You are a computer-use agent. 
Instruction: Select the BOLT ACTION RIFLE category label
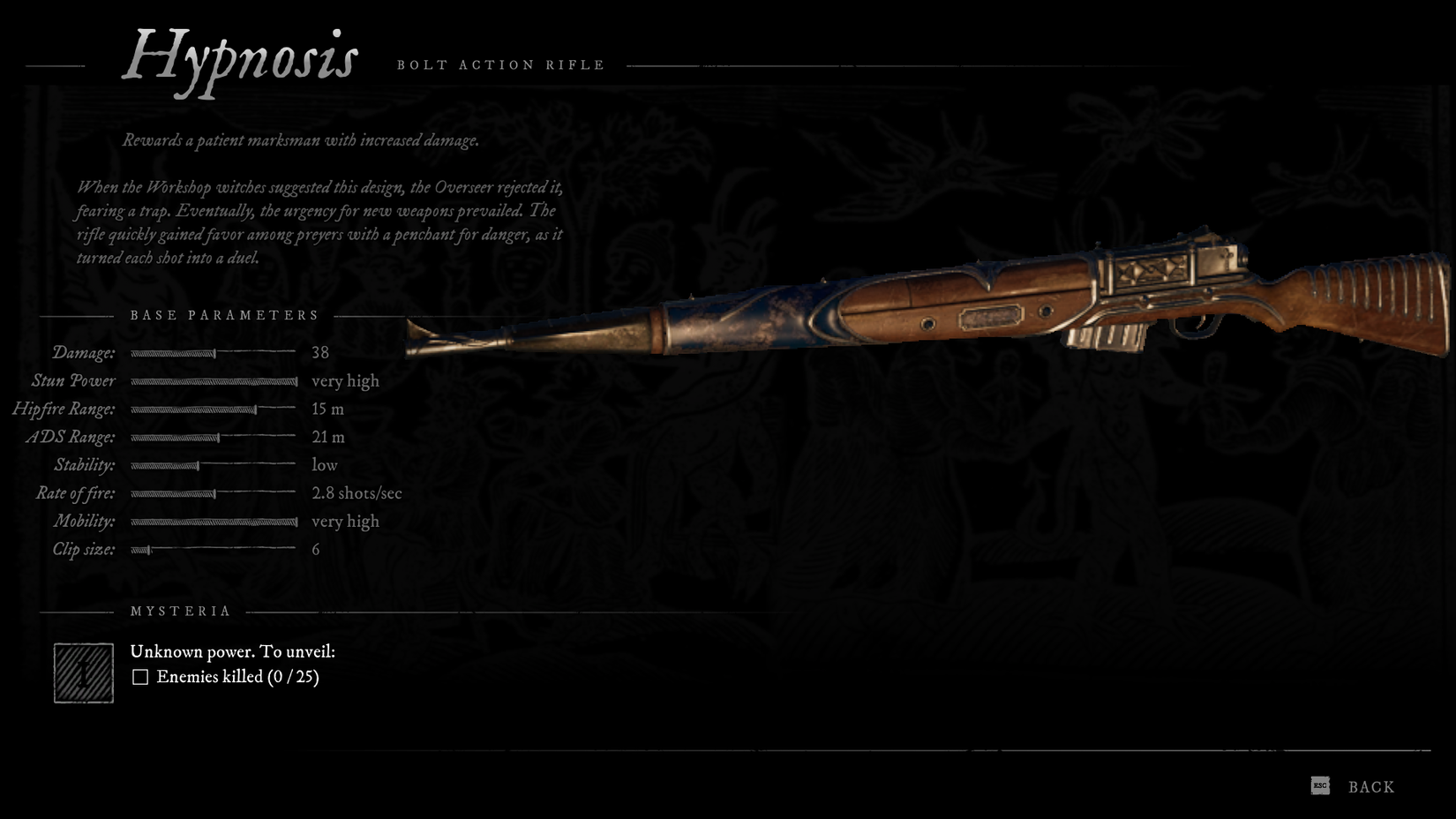pos(500,64)
